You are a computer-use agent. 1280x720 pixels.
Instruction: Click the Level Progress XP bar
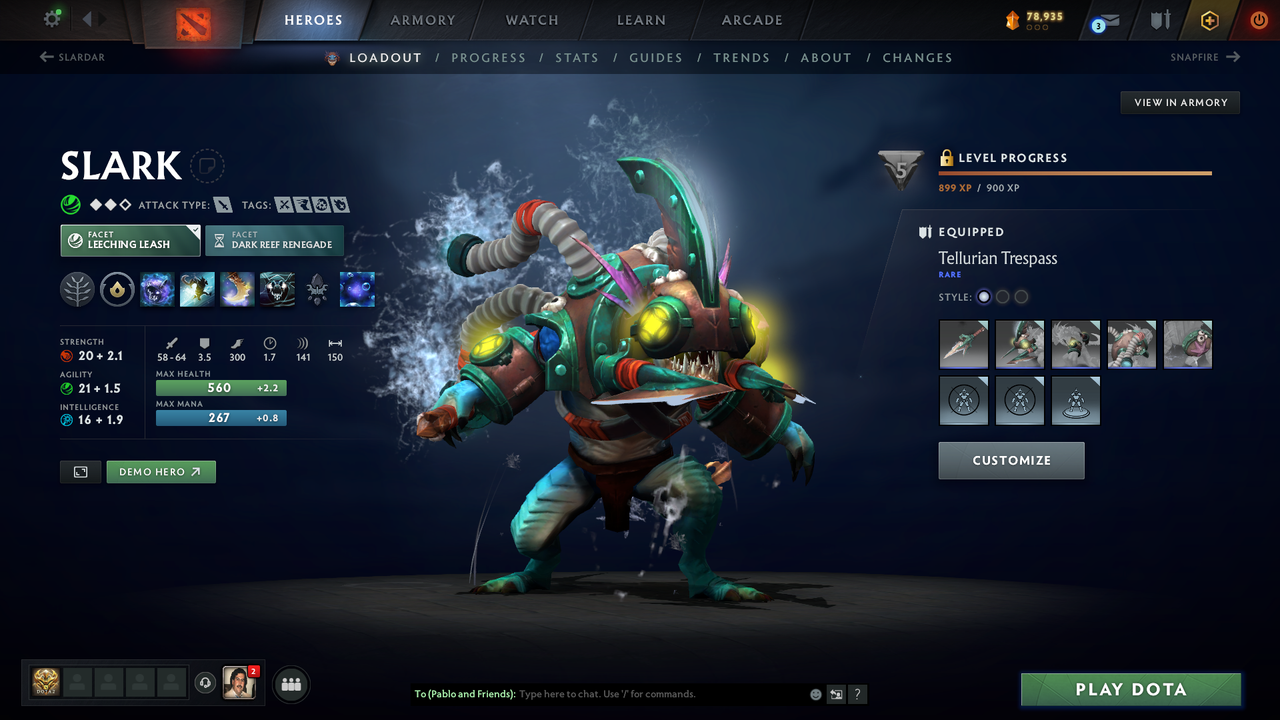[1075, 174]
